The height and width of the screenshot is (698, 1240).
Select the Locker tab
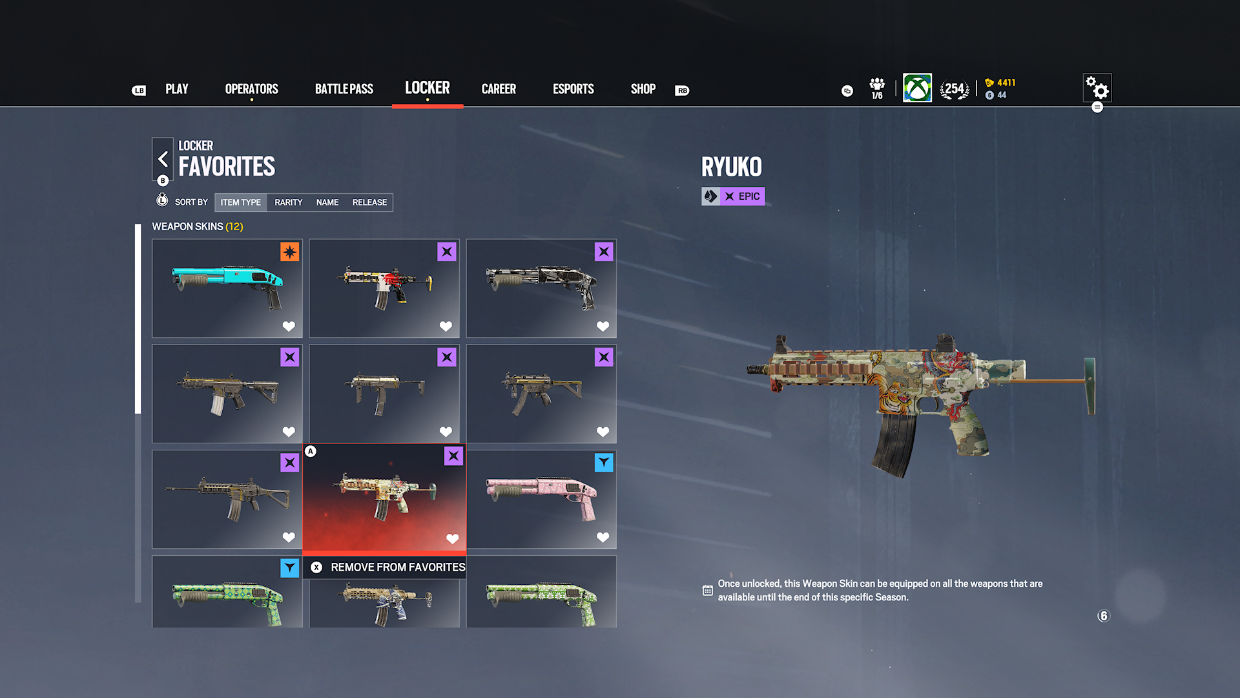coord(427,88)
